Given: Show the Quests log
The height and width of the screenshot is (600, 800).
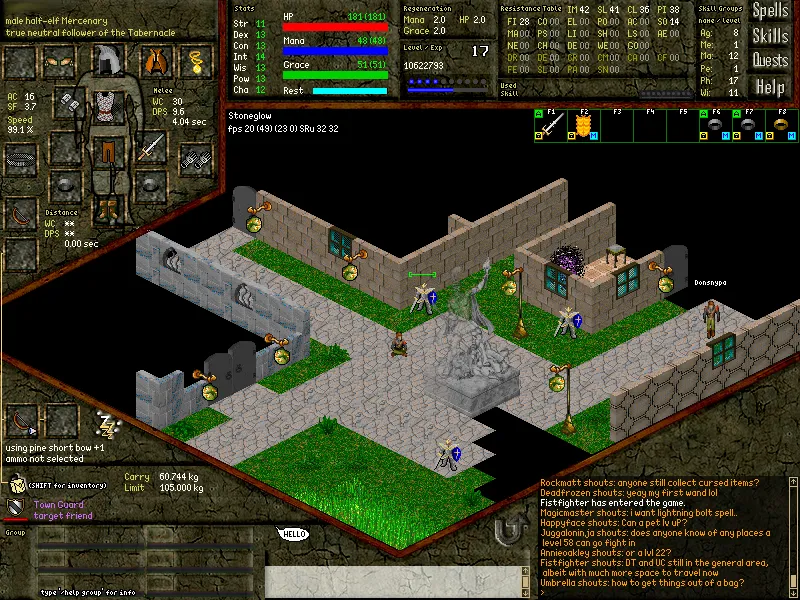Looking at the screenshot, I should (770, 61).
